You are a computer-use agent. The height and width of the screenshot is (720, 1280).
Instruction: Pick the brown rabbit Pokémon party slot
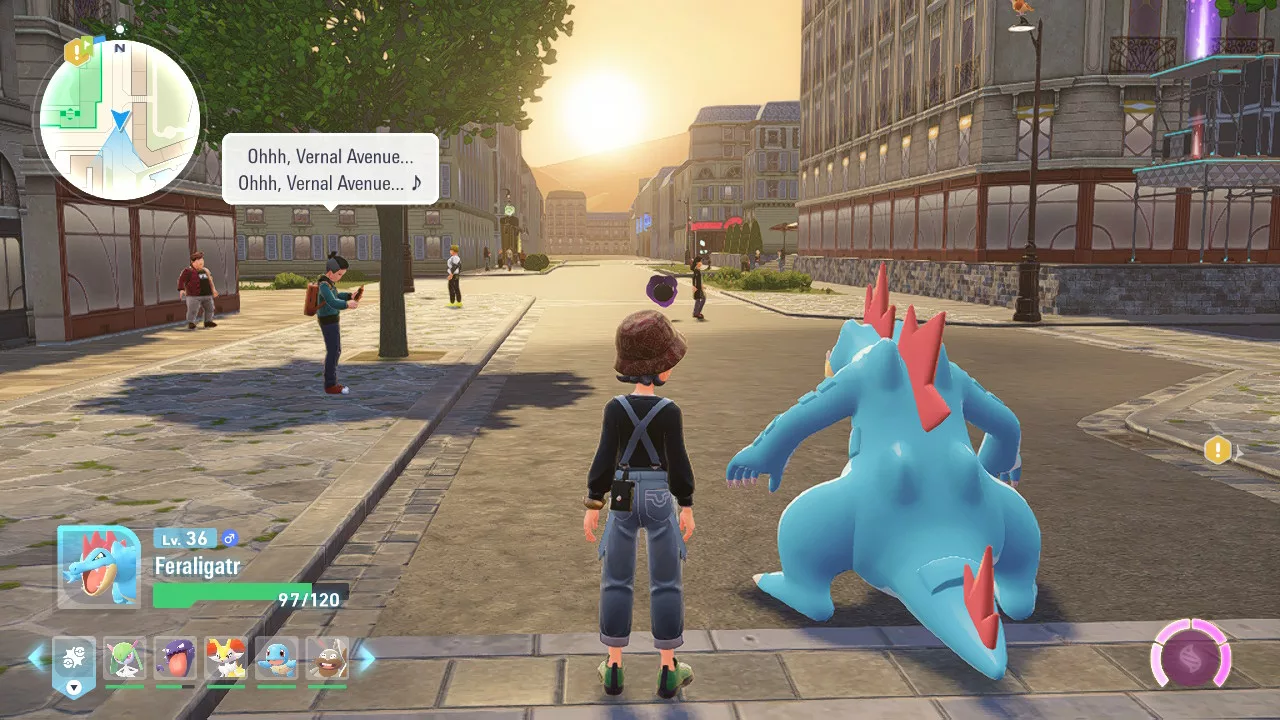click(x=327, y=659)
